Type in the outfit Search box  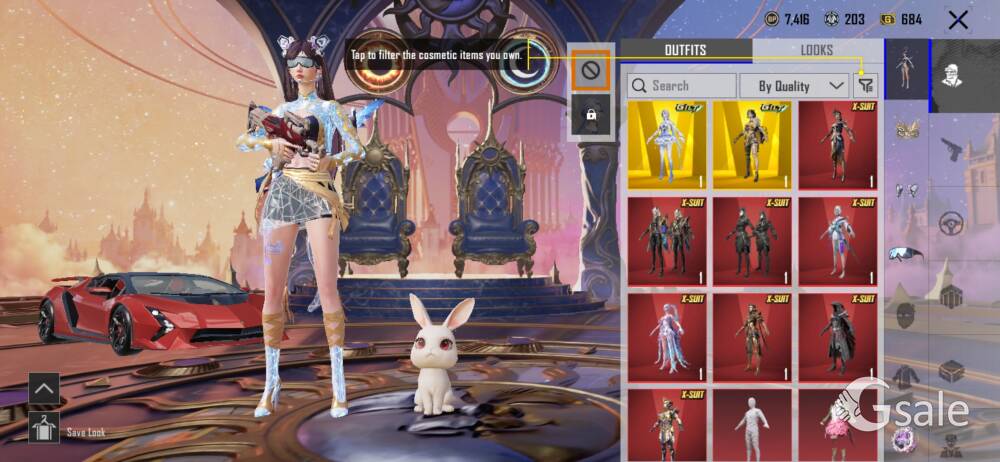681,86
